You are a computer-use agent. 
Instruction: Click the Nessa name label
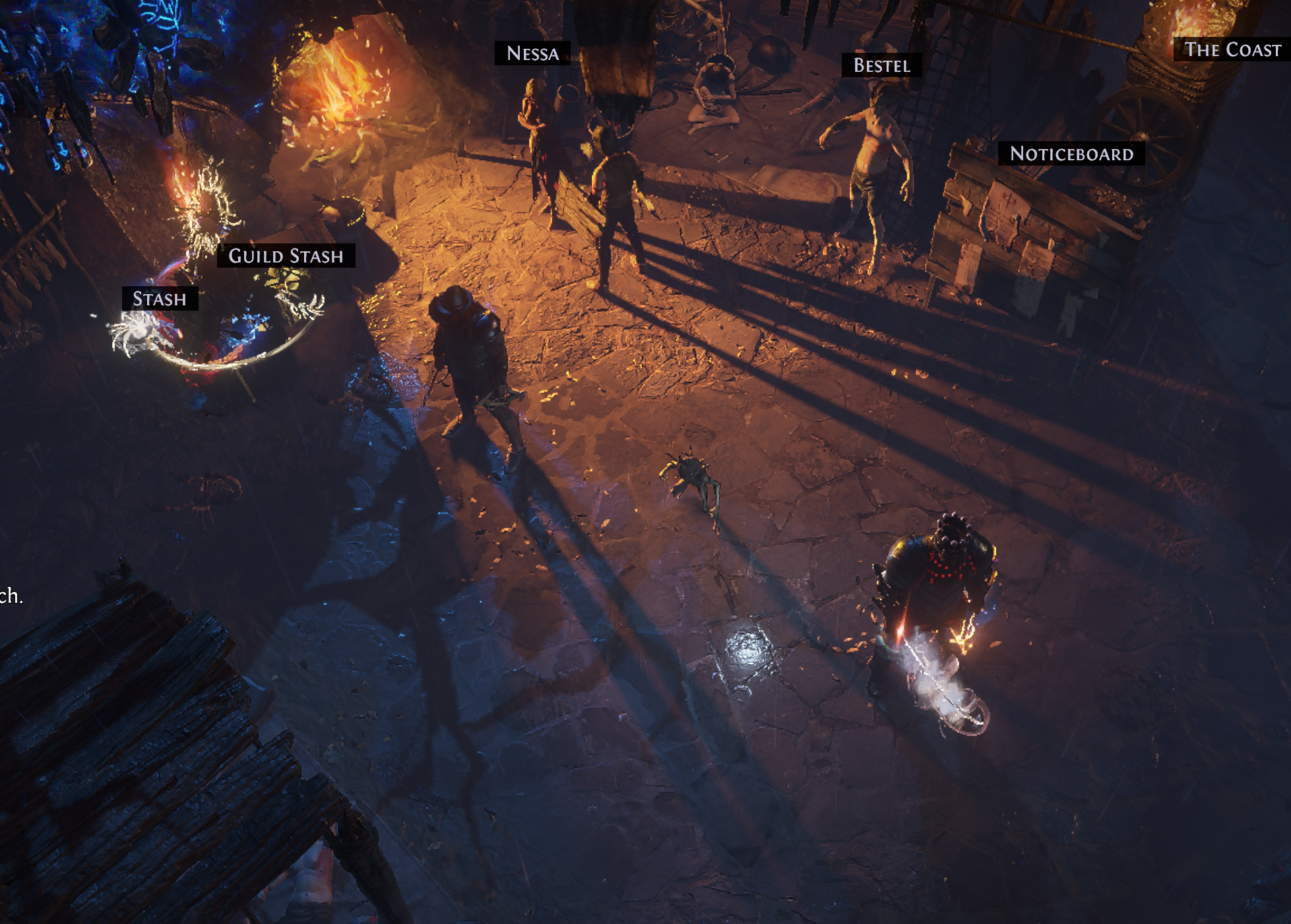(x=532, y=53)
